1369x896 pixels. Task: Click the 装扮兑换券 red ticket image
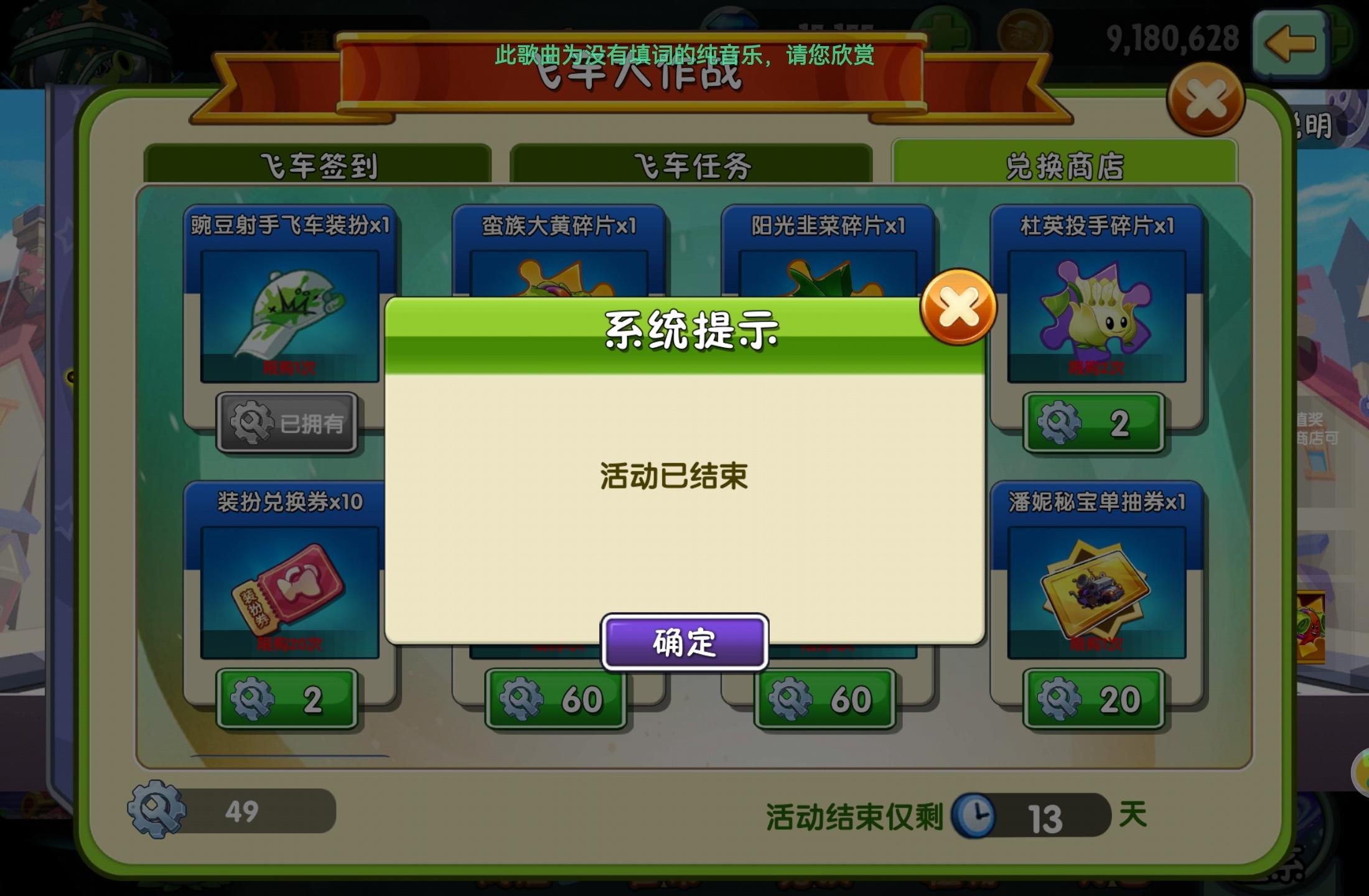(x=288, y=591)
